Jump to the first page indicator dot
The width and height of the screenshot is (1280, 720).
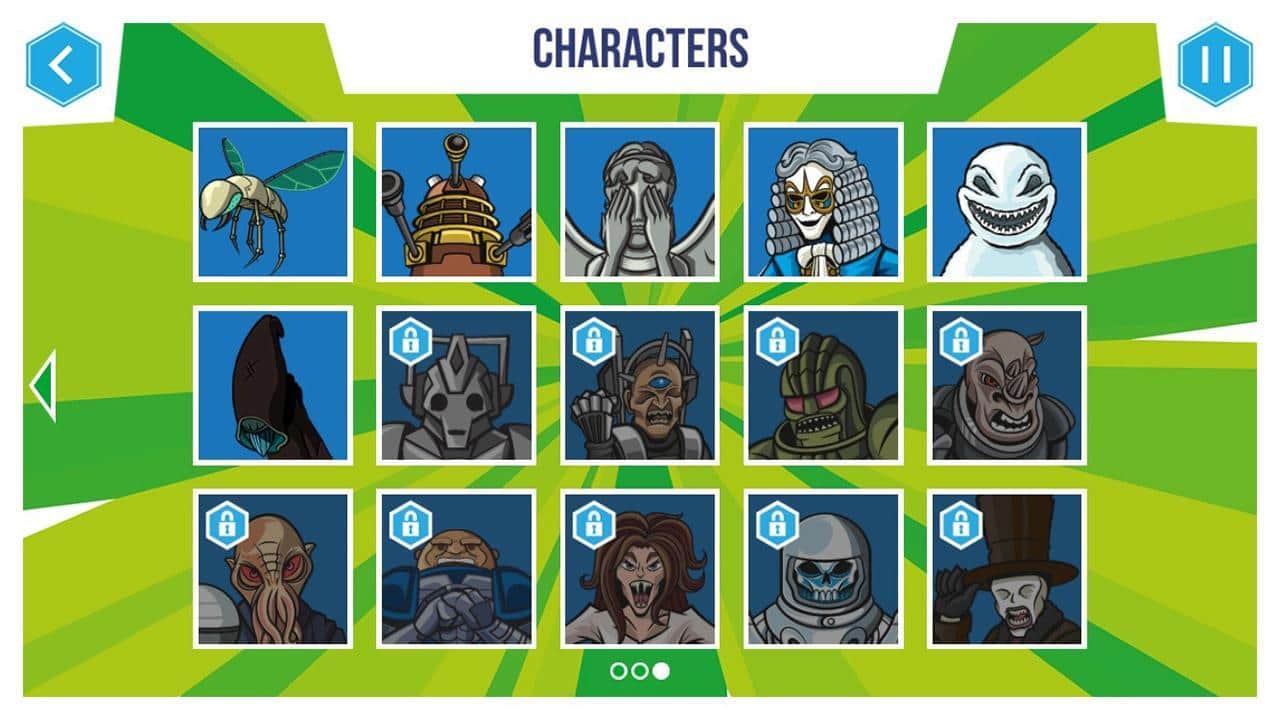click(x=619, y=671)
